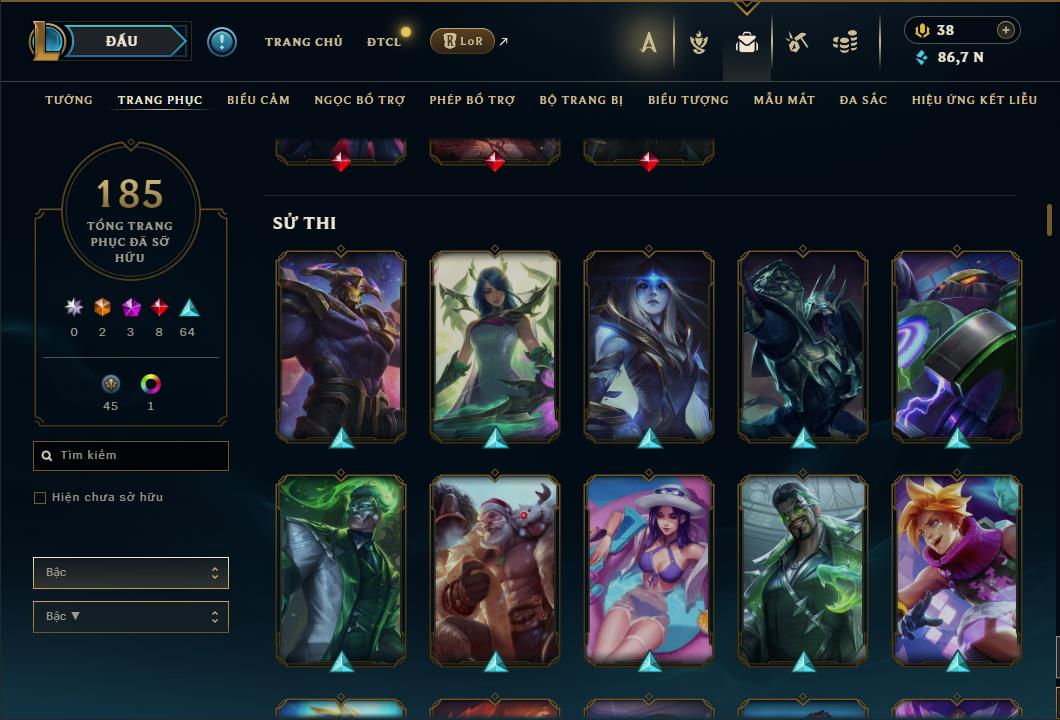Click the ĐẤU play button
This screenshot has width=1060, height=720.
click(x=122, y=41)
